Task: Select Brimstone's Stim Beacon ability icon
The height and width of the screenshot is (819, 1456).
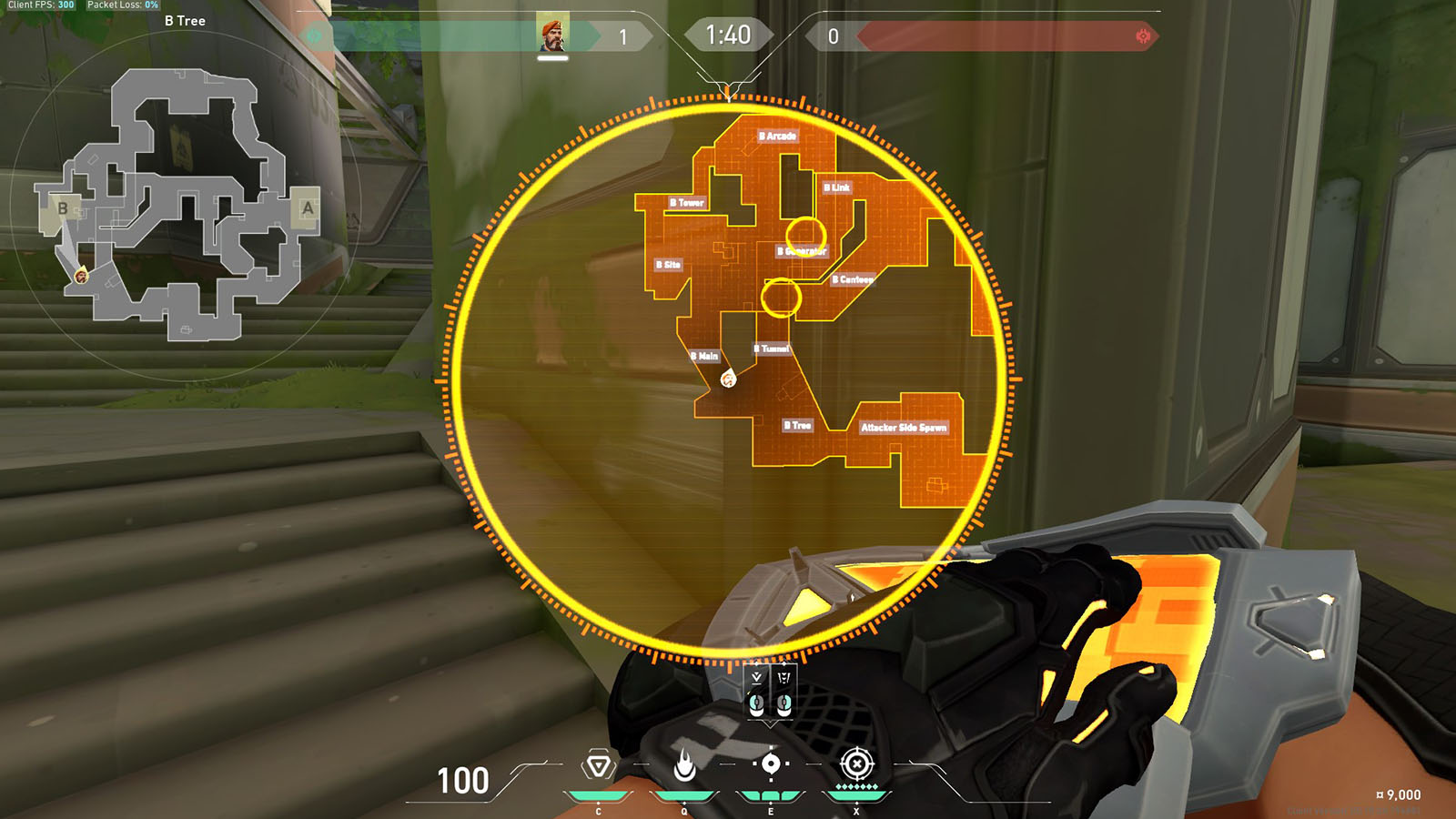Action: coord(599,765)
